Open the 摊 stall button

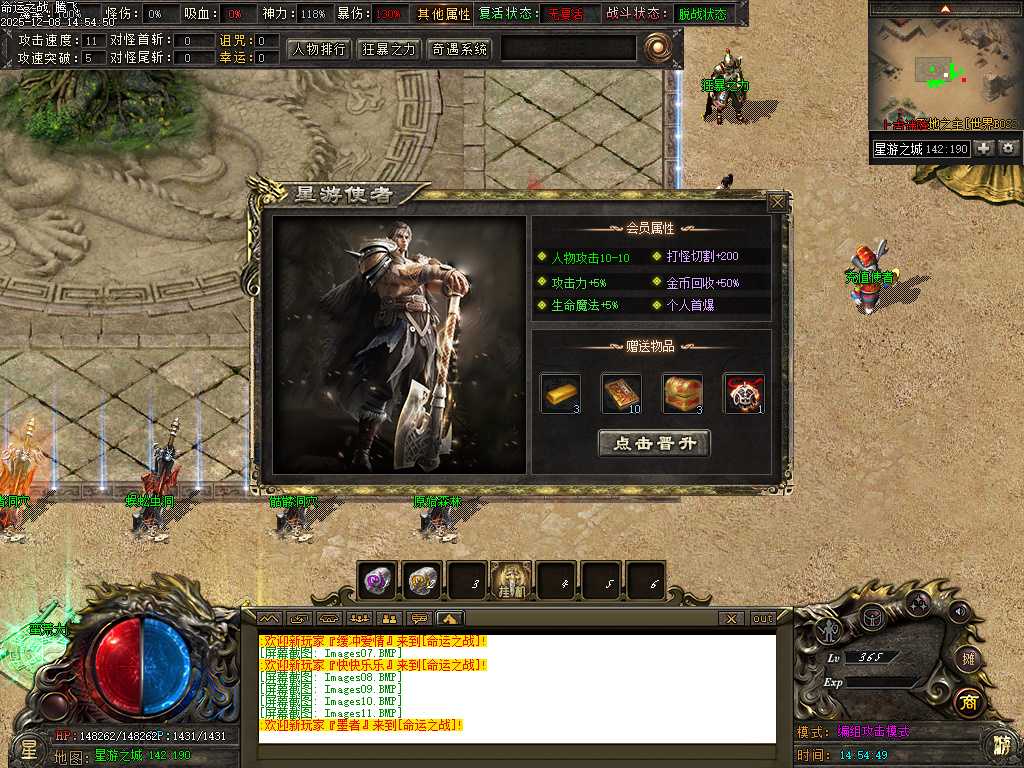(966, 658)
